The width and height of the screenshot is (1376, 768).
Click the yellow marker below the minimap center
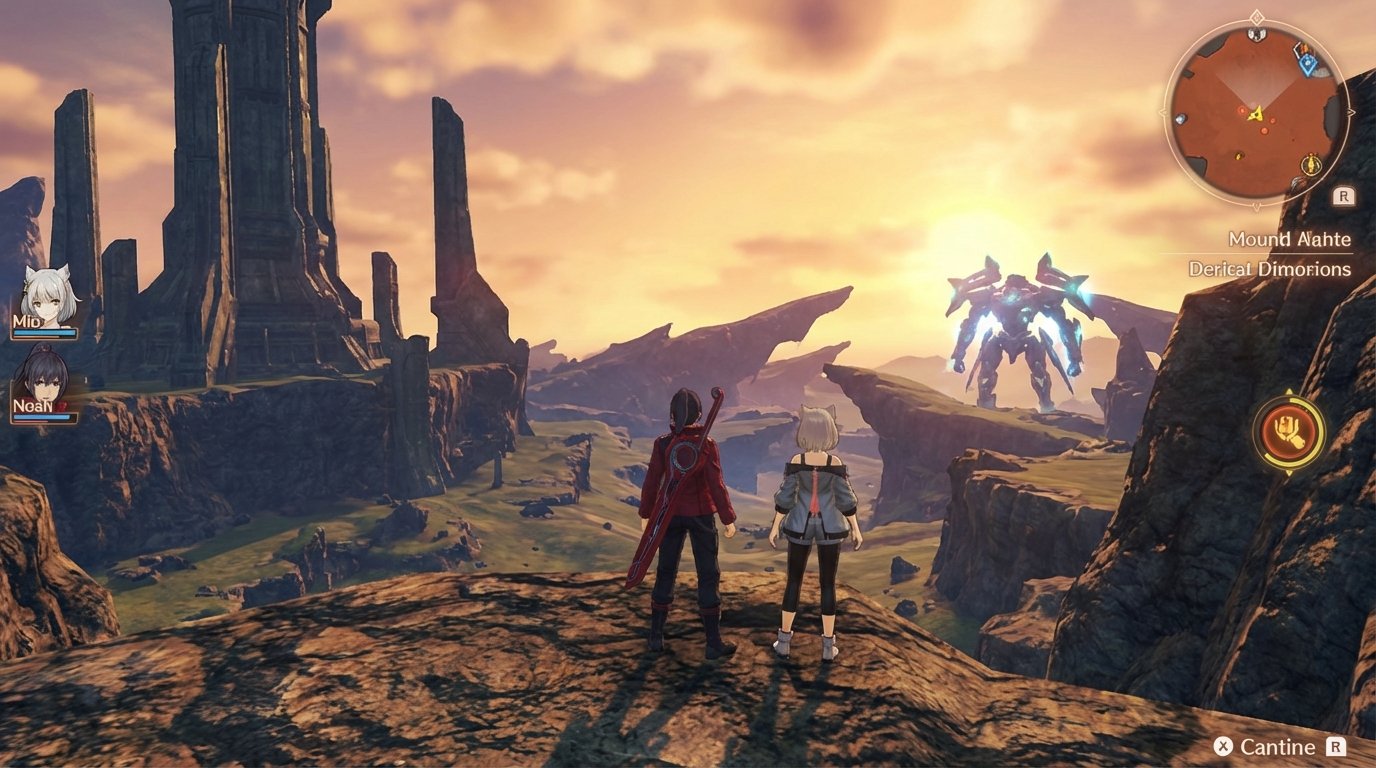pyautogui.click(x=1238, y=155)
